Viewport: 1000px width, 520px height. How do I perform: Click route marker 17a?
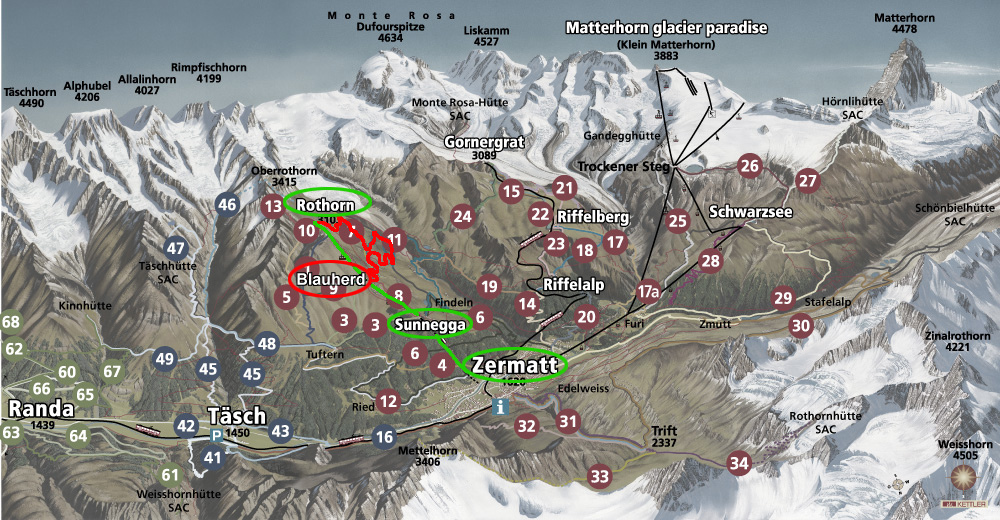point(648,291)
